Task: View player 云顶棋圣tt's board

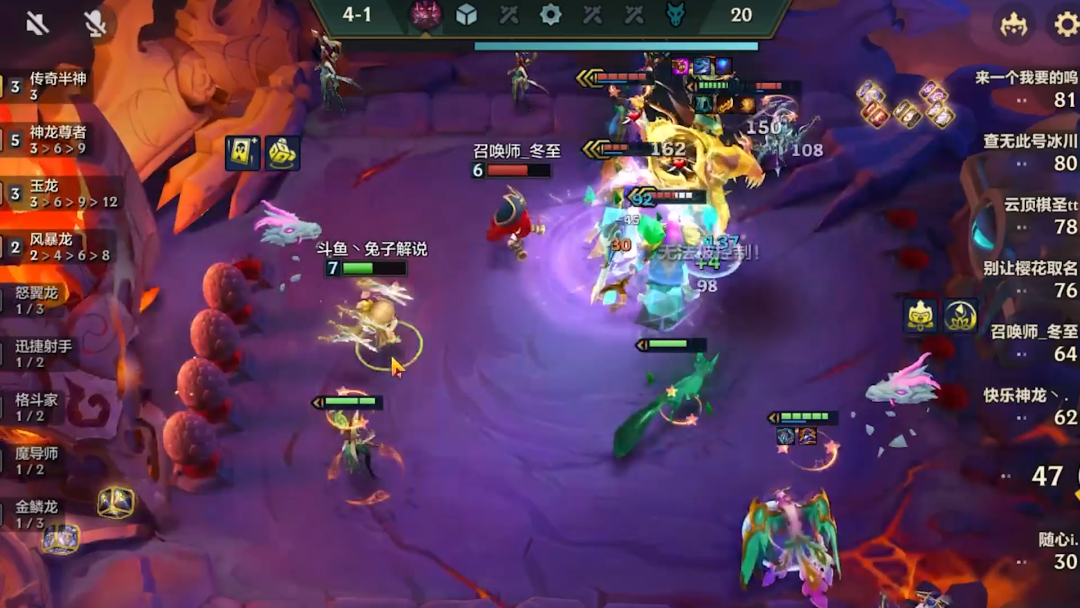Action: pos(1040,215)
